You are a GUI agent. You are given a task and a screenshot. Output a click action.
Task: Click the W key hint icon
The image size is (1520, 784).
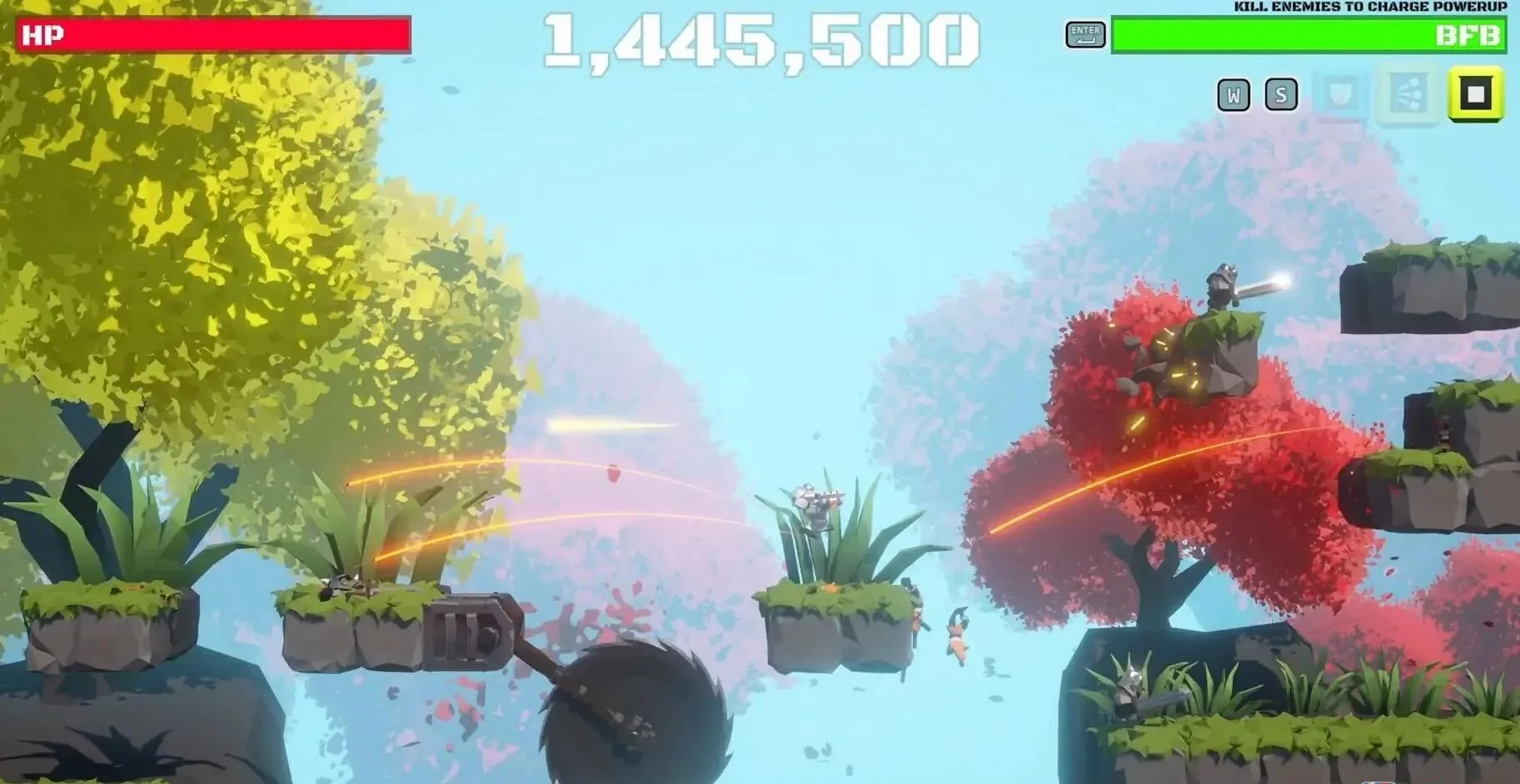(1234, 94)
